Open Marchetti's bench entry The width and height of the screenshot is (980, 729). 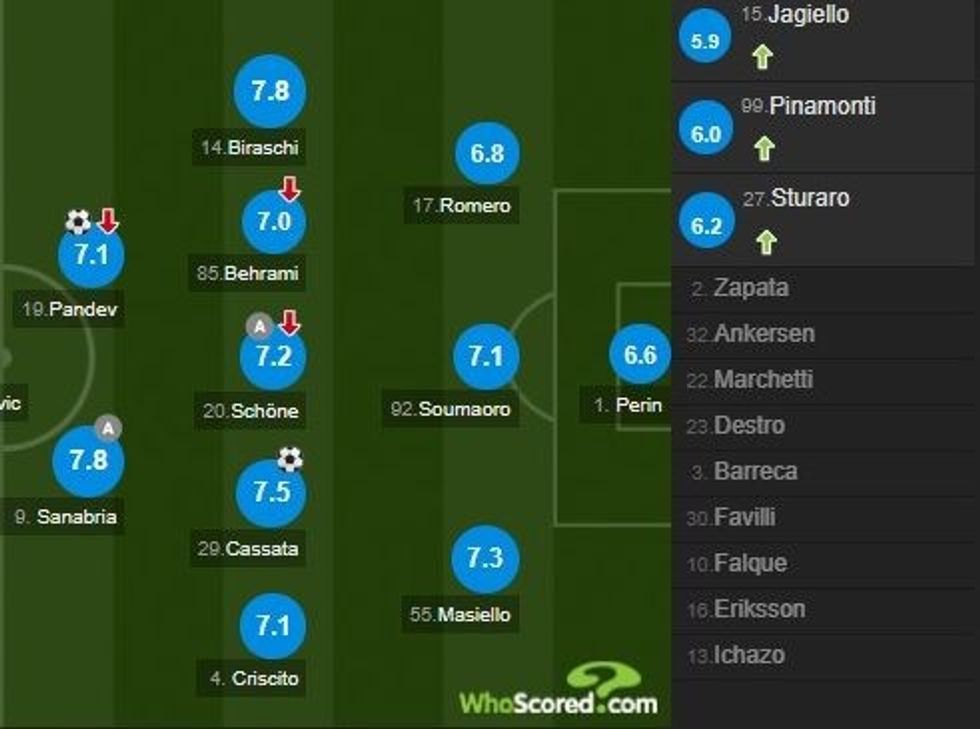[763, 380]
